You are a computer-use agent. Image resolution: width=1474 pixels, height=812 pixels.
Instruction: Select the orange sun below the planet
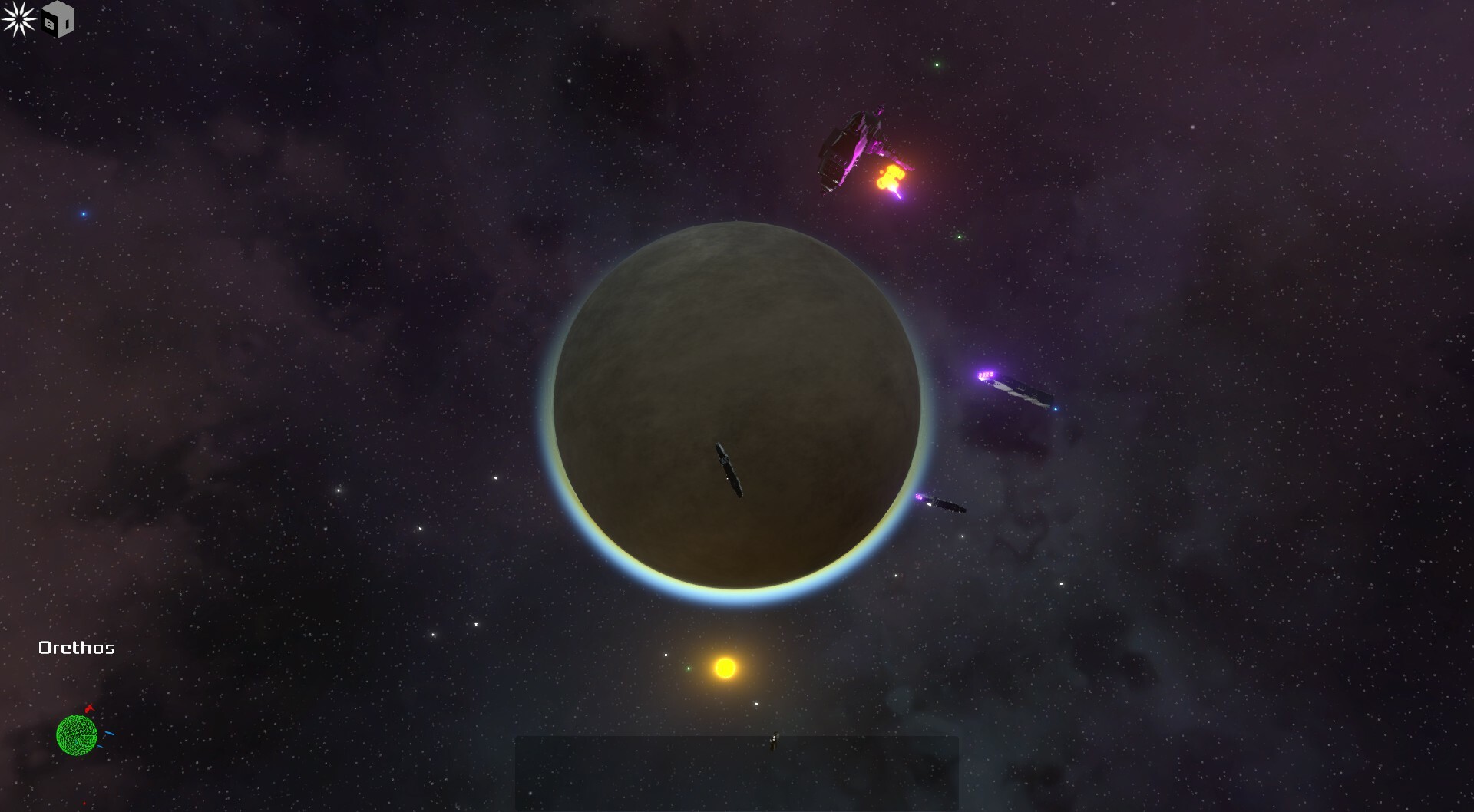(725, 668)
